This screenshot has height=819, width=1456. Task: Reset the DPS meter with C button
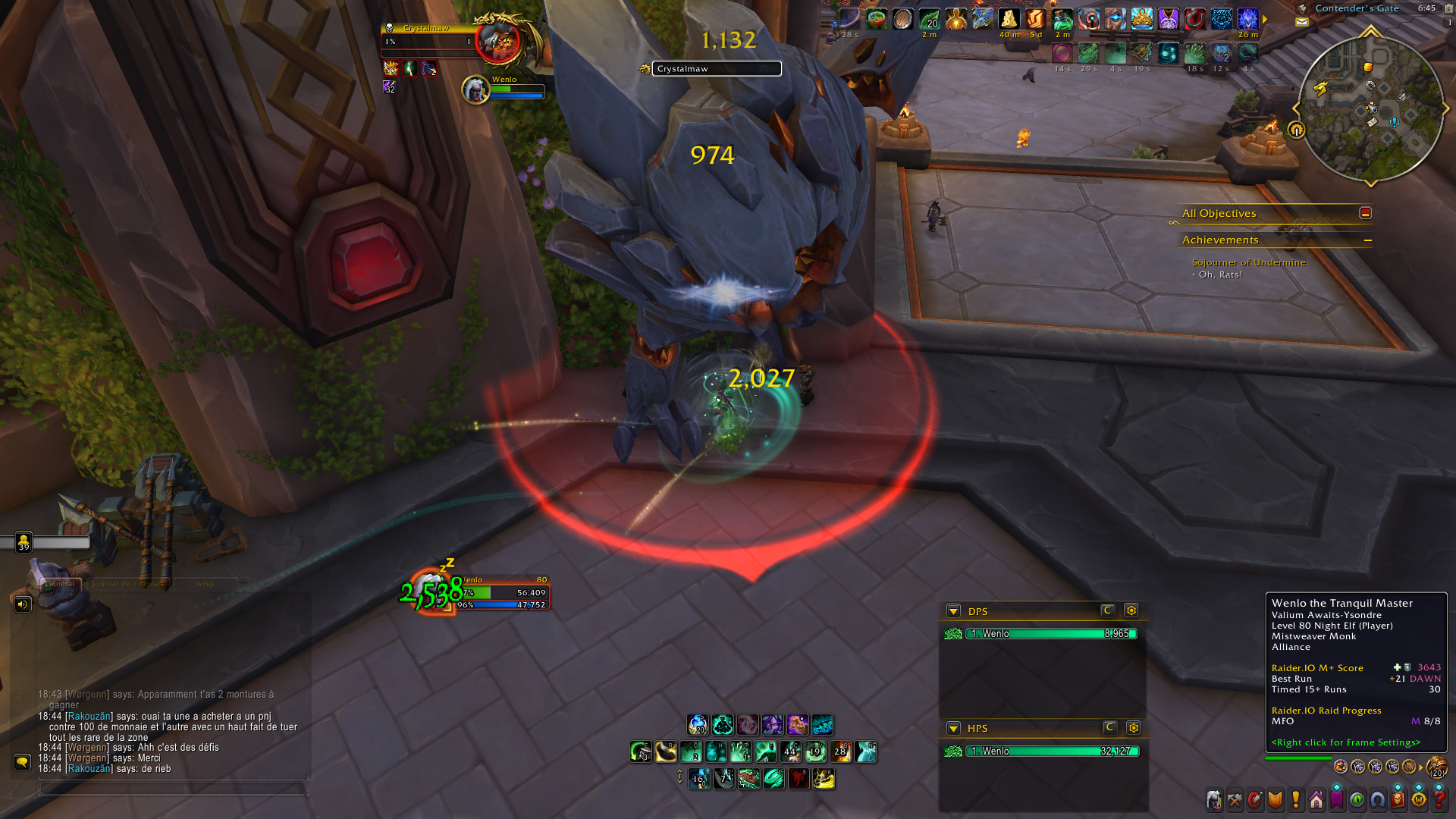1107,610
